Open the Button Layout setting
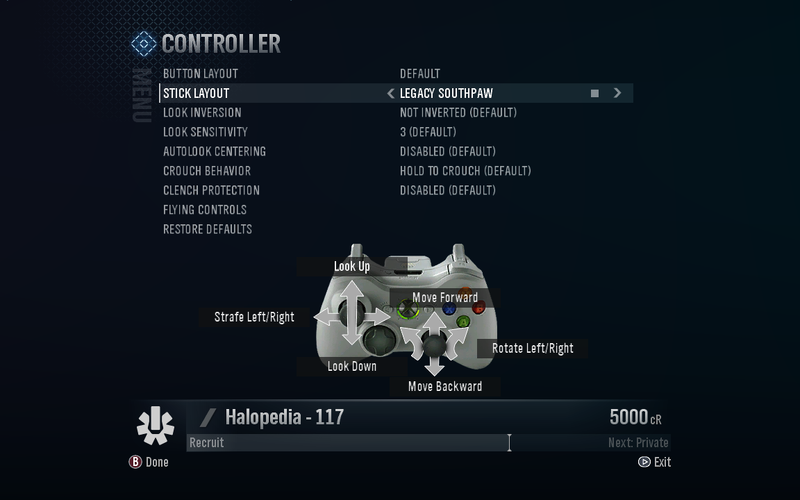 (200, 74)
